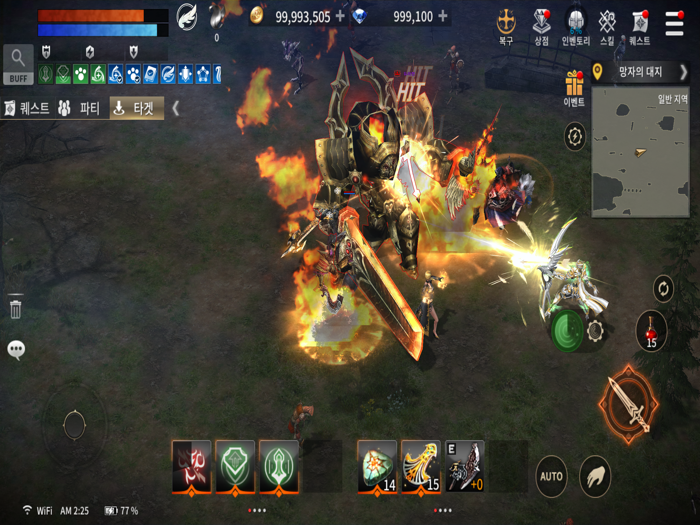Screen dimensions: 700x525
Task: Activate the red demon face skill
Action: coord(192,465)
